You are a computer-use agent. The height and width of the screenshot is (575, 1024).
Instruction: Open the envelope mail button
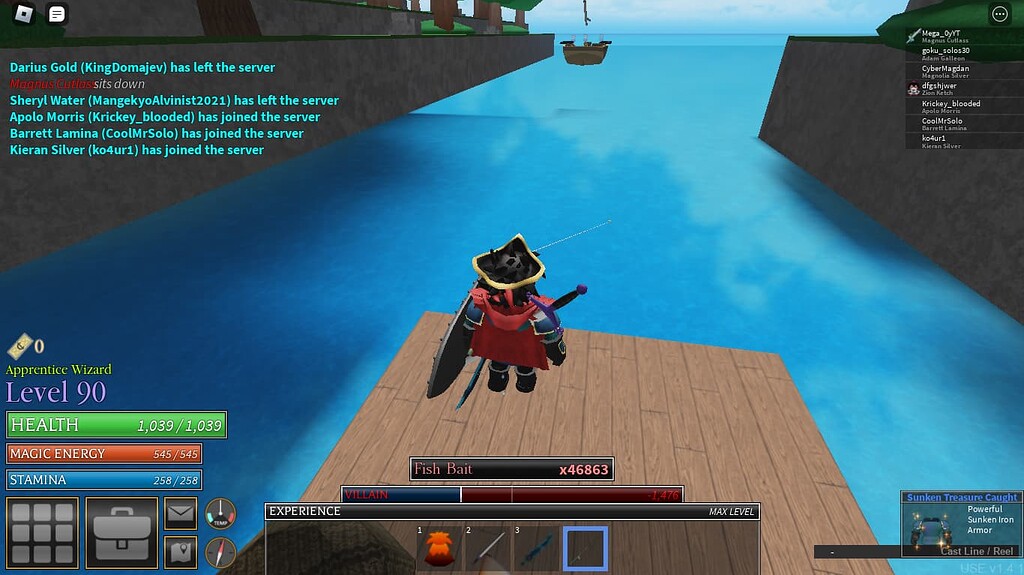pos(180,514)
